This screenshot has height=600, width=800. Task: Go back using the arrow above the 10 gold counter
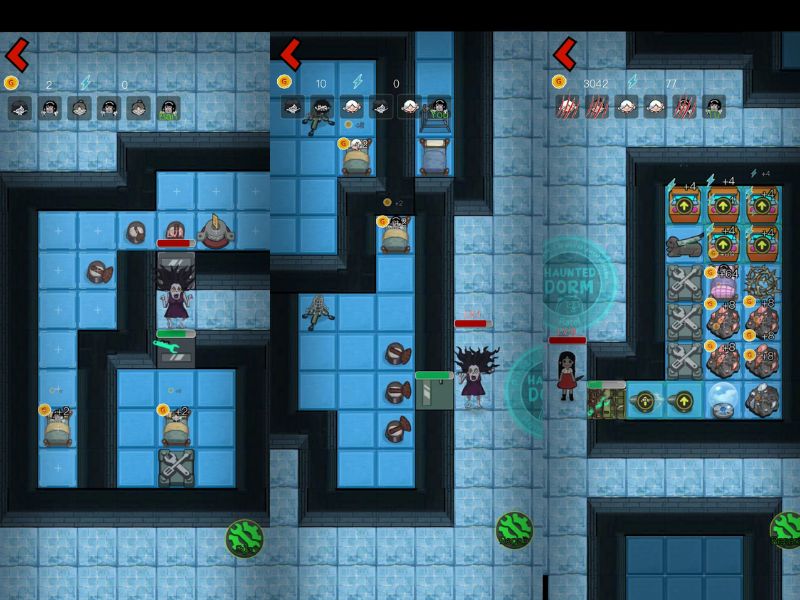pyautogui.click(x=290, y=53)
